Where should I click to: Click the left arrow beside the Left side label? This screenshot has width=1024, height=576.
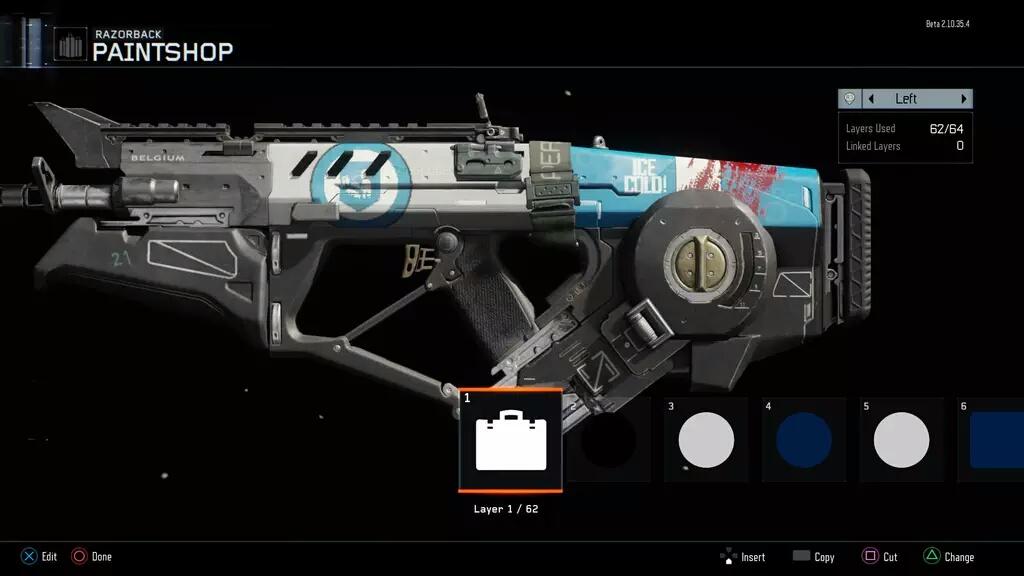click(x=871, y=99)
